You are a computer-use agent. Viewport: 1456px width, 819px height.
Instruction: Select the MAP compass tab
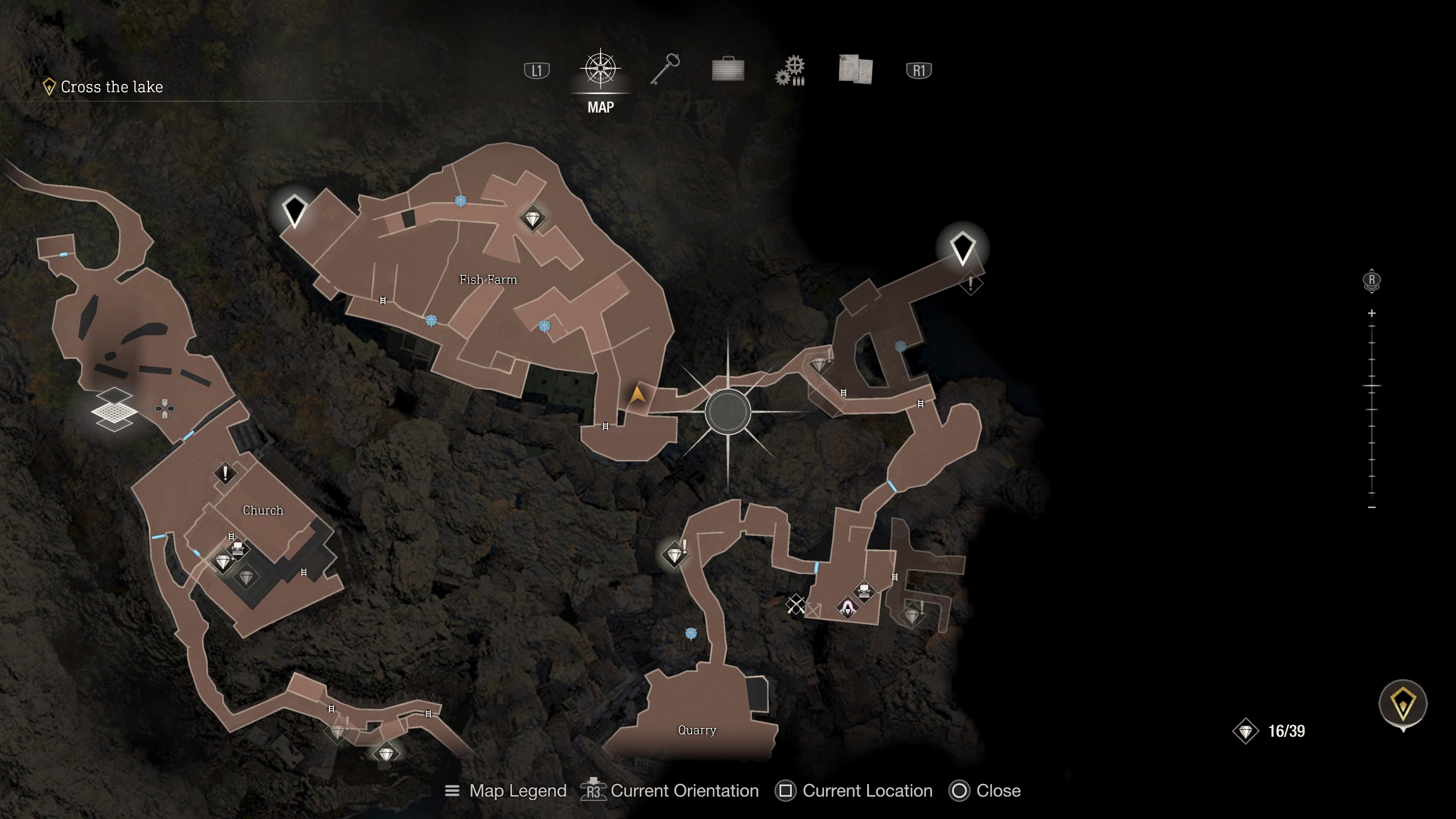pyautogui.click(x=600, y=70)
